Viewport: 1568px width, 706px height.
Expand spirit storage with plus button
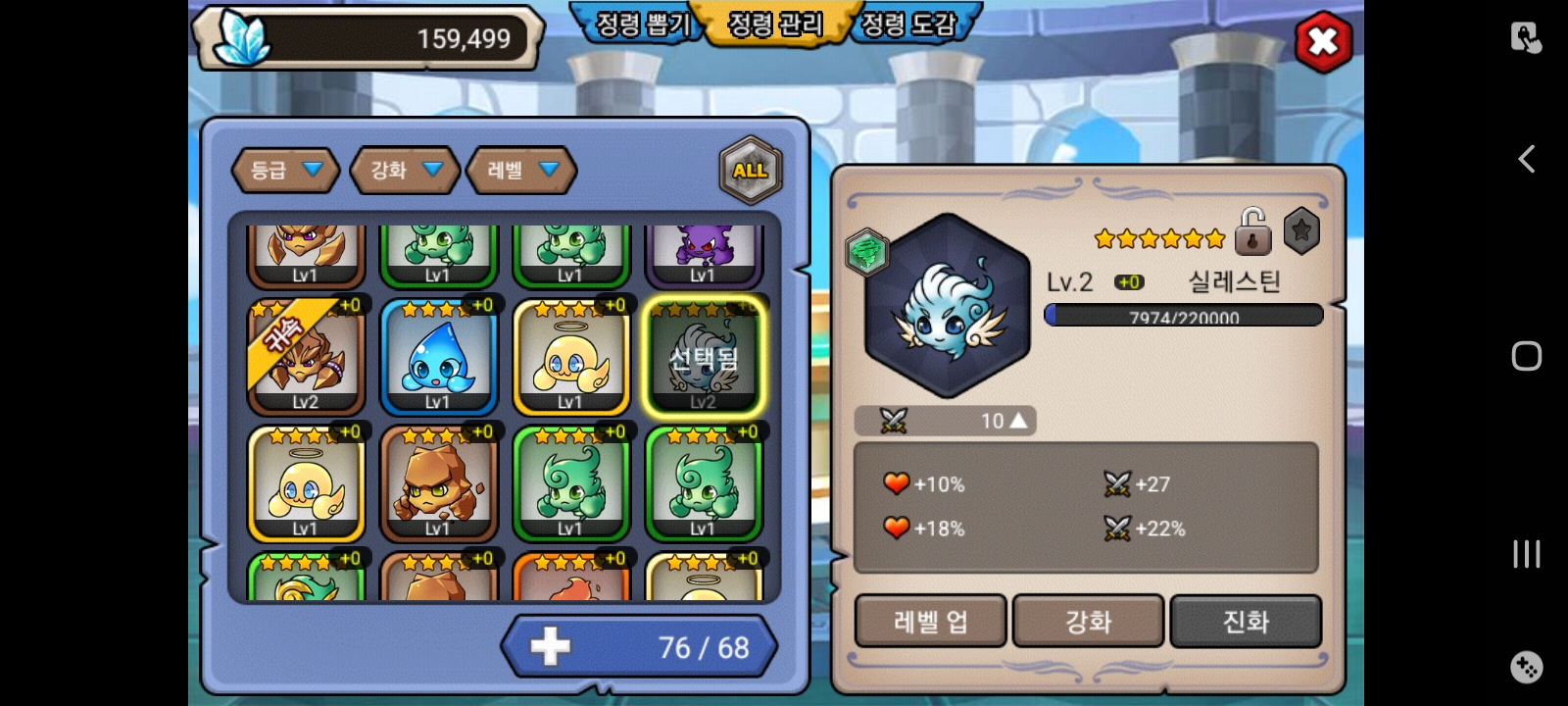[550, 647]
